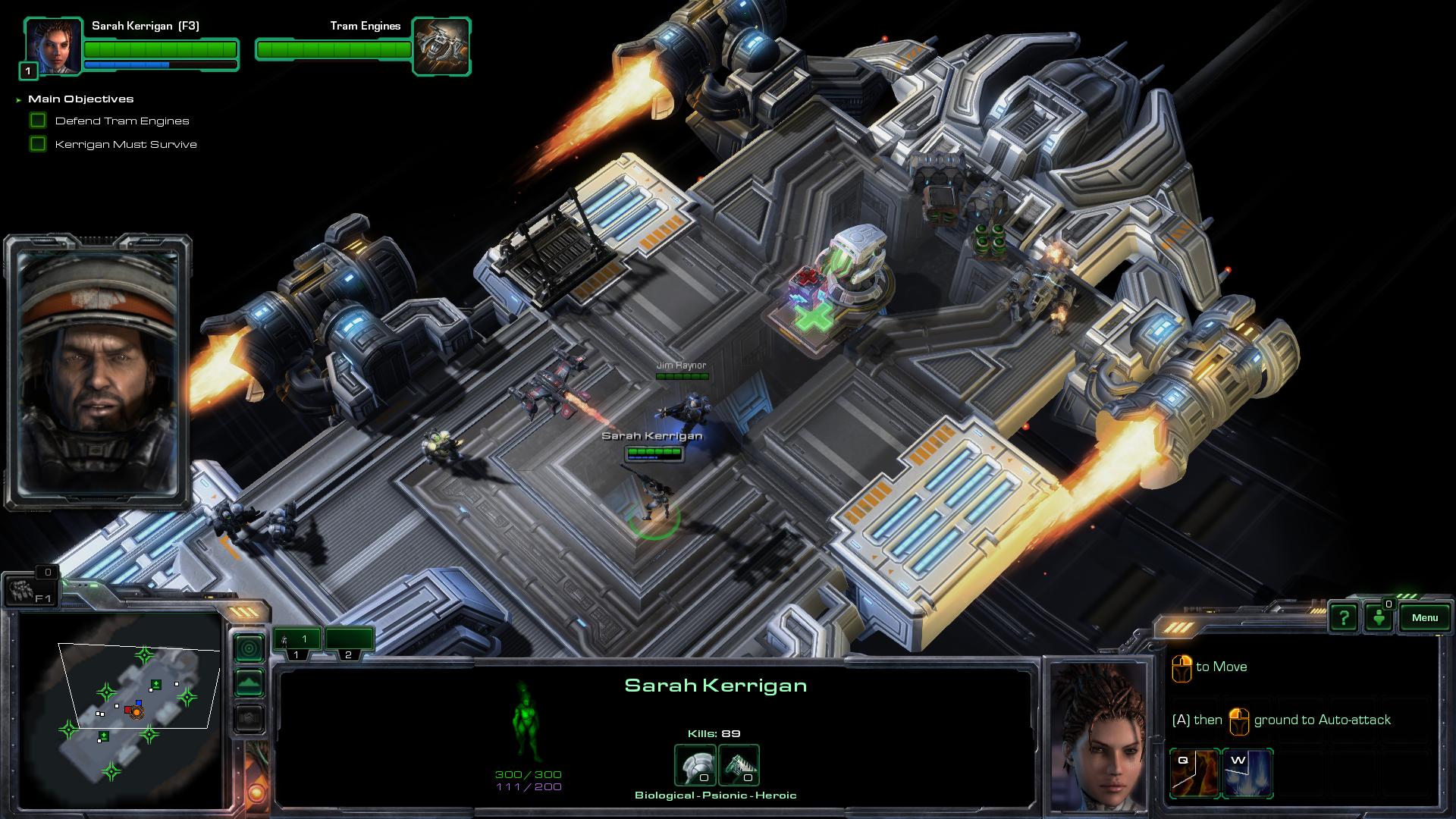Open the game Menu

coord(1424,617)
